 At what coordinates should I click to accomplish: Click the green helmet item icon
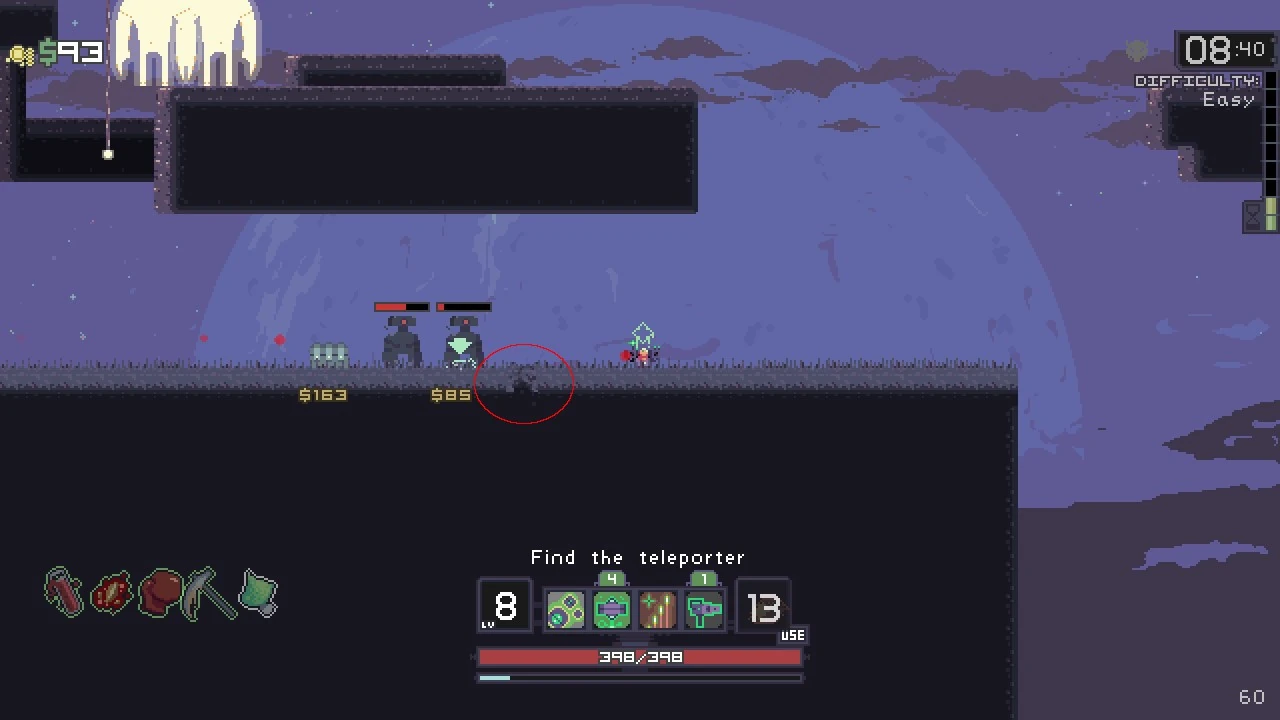pos(258,594)
